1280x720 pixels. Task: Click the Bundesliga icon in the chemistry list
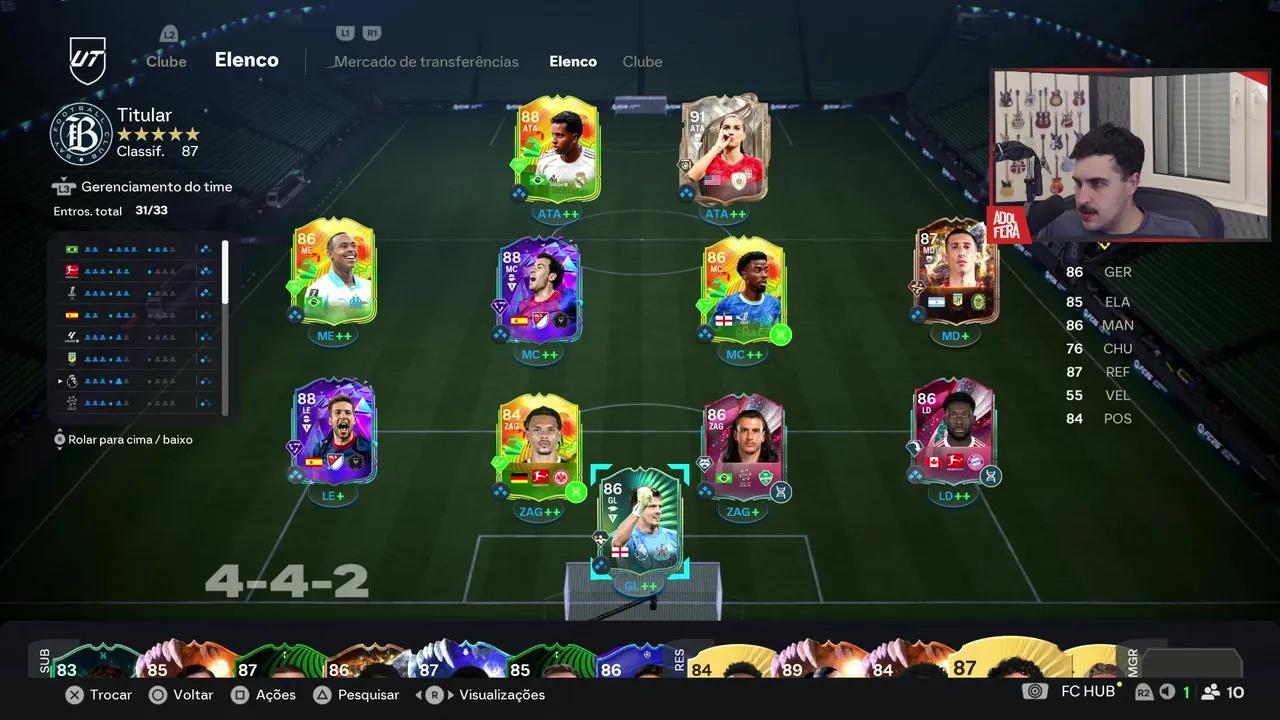[x=70, y=270]
